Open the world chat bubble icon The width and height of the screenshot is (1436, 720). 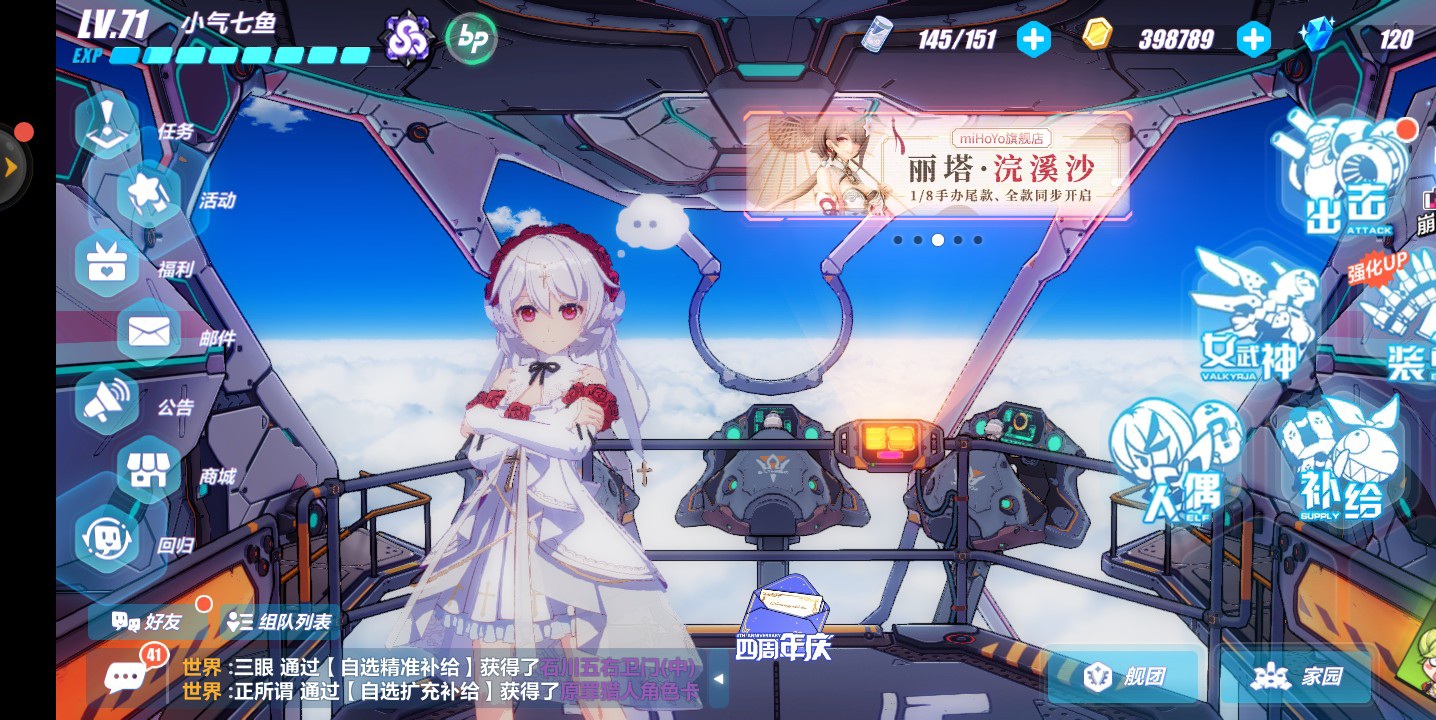pyautogui.click(x=126, y=677)
